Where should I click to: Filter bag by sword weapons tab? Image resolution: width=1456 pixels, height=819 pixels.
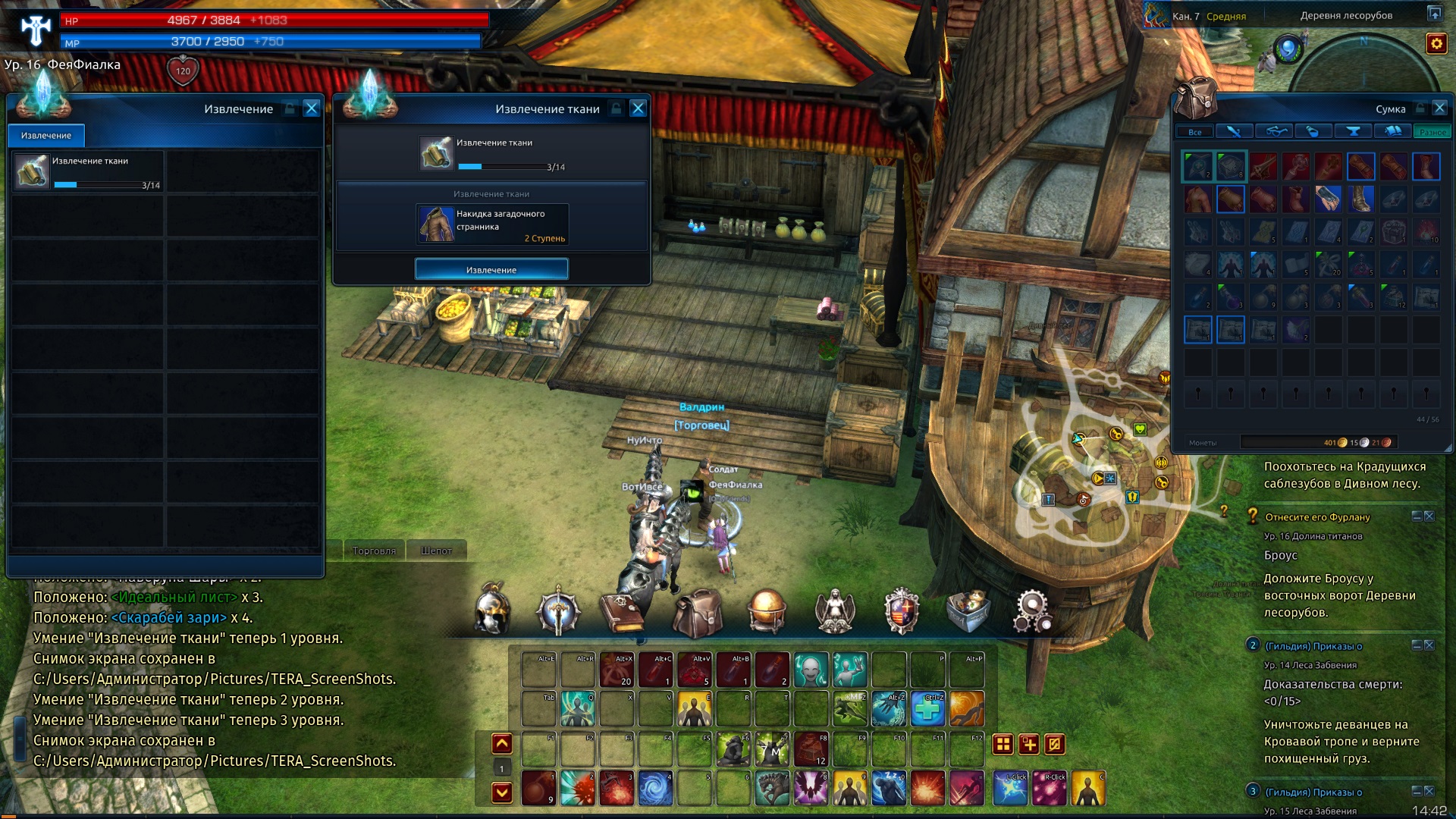click(x=1234, y=132)
